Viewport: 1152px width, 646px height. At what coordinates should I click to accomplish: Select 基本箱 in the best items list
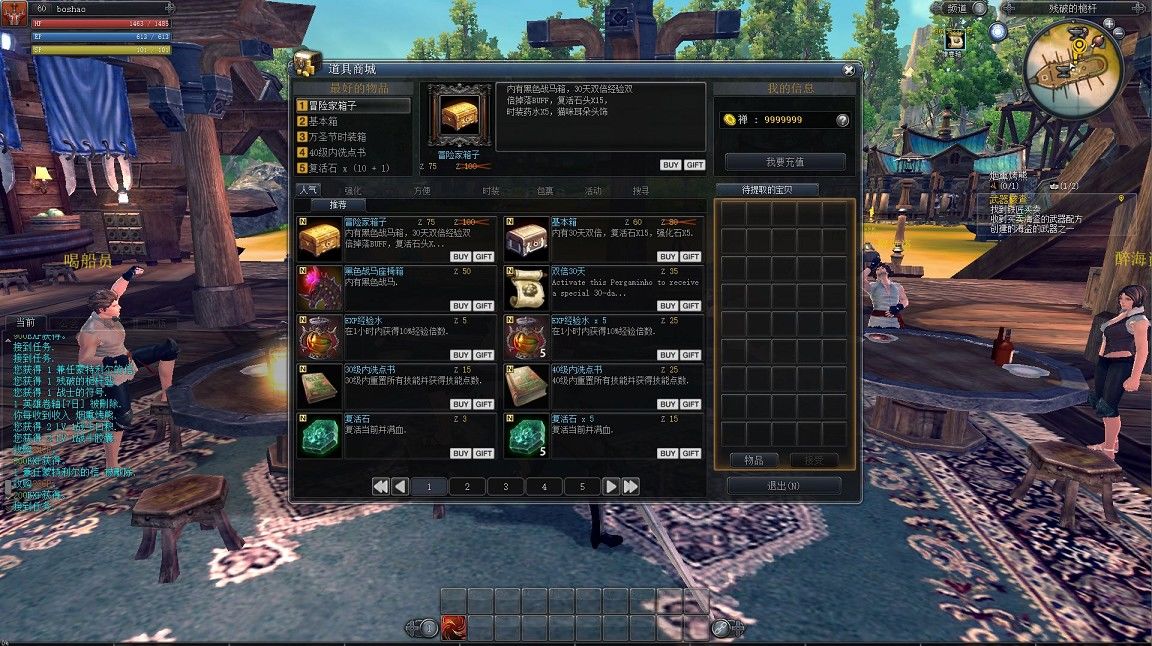pos(323,121)
